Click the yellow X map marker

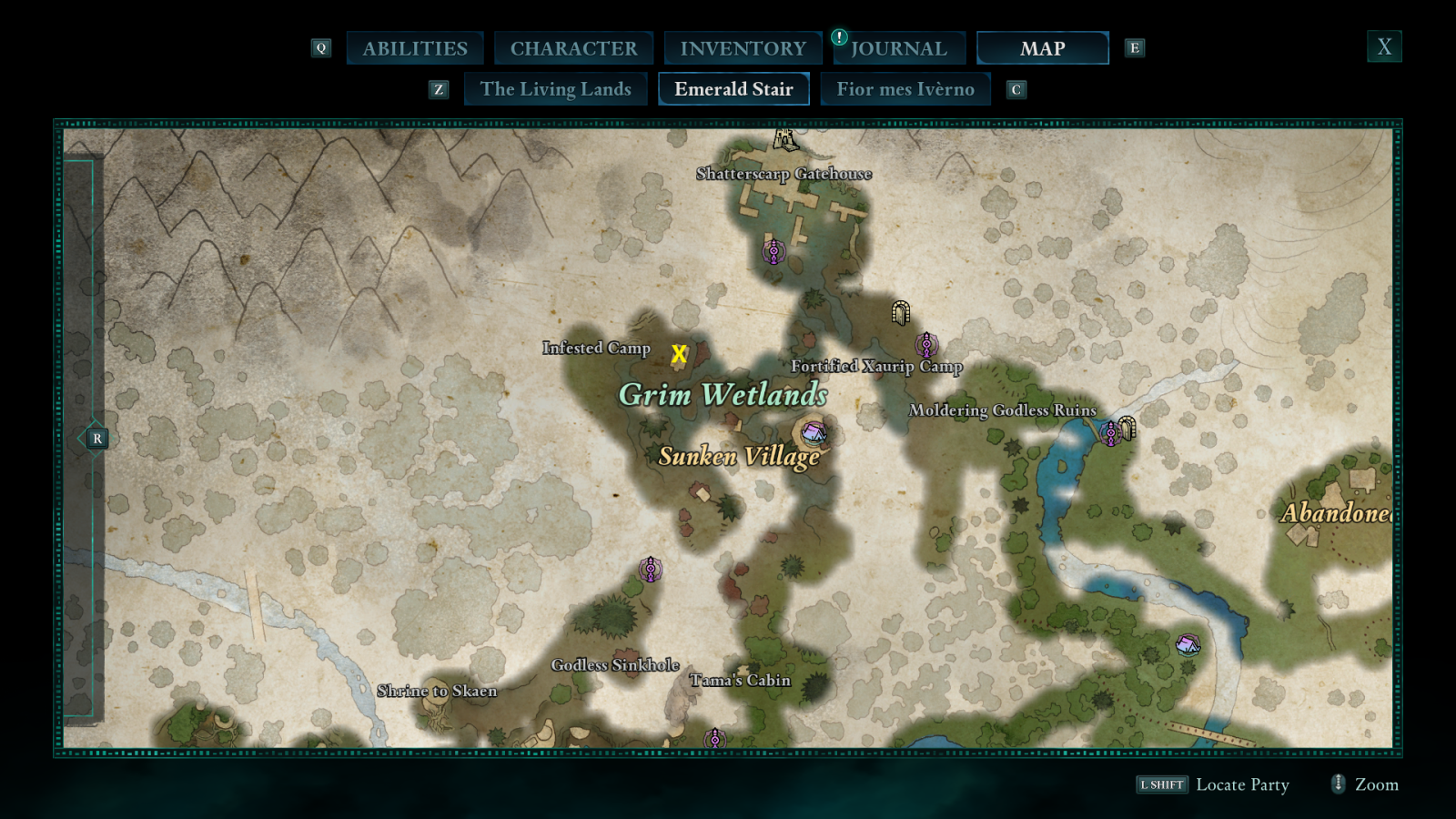tap(679, 354)
